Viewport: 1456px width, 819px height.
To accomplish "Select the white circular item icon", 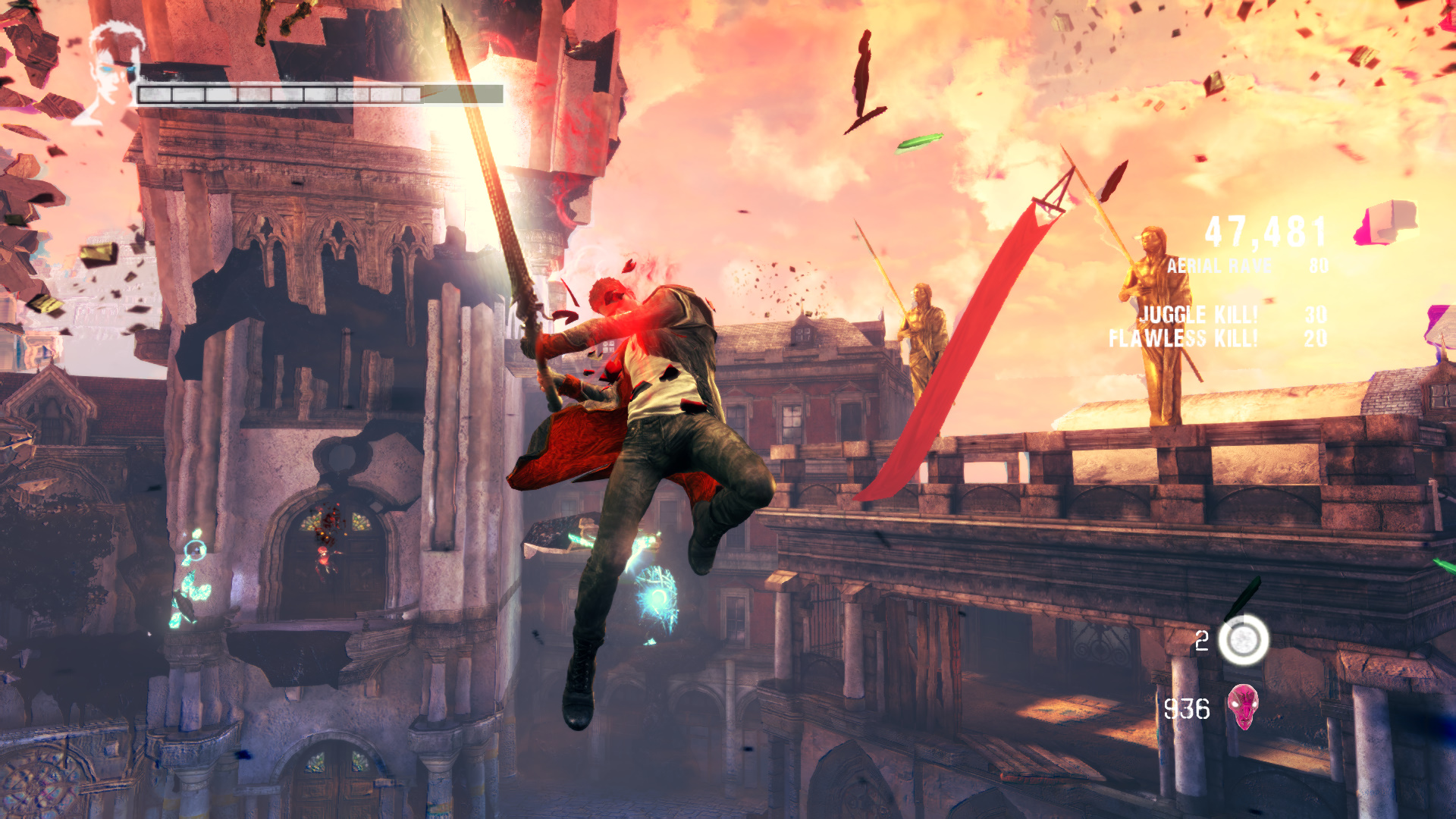I will 1244,641.
